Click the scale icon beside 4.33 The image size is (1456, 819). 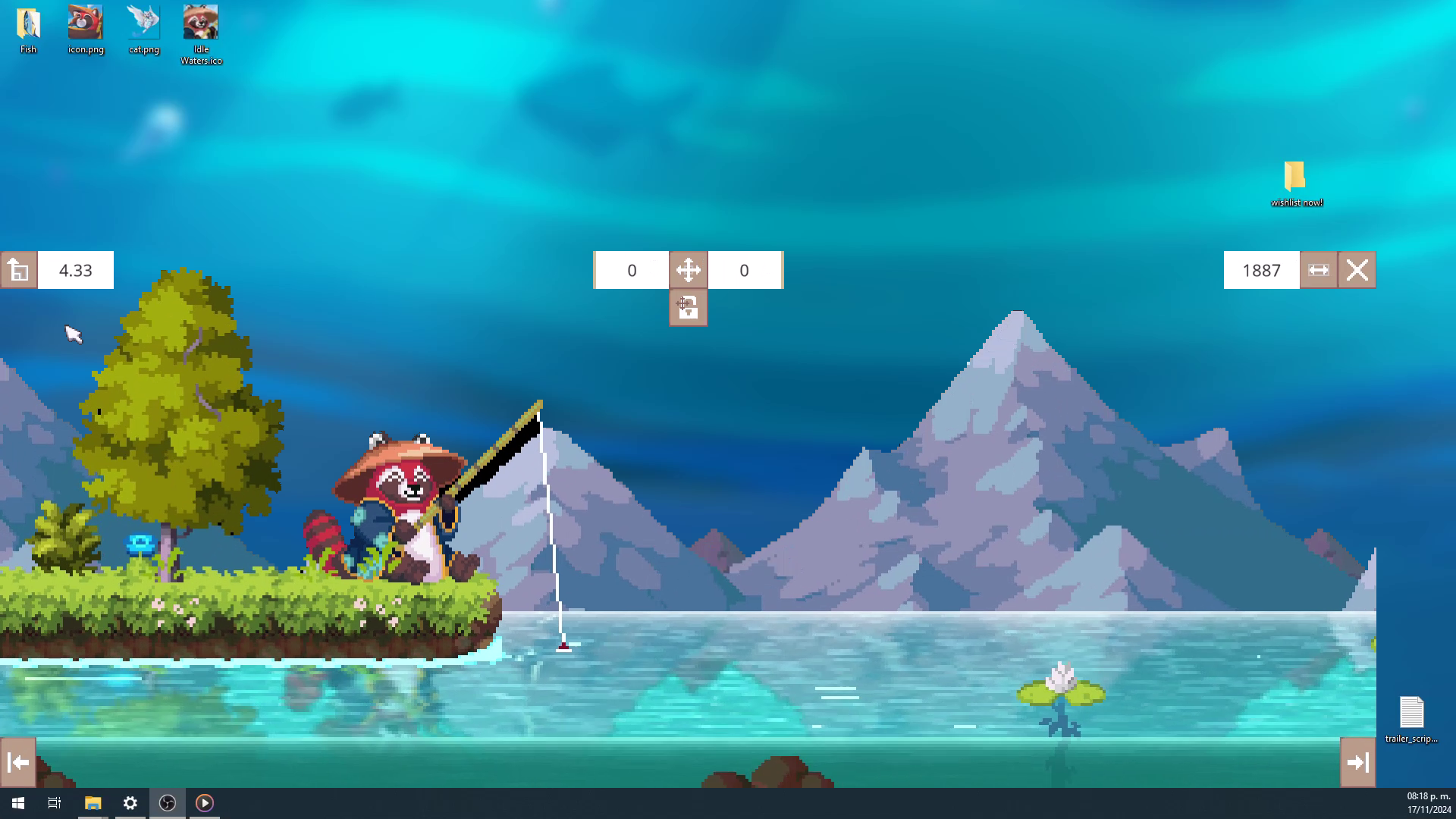[19, 271]
